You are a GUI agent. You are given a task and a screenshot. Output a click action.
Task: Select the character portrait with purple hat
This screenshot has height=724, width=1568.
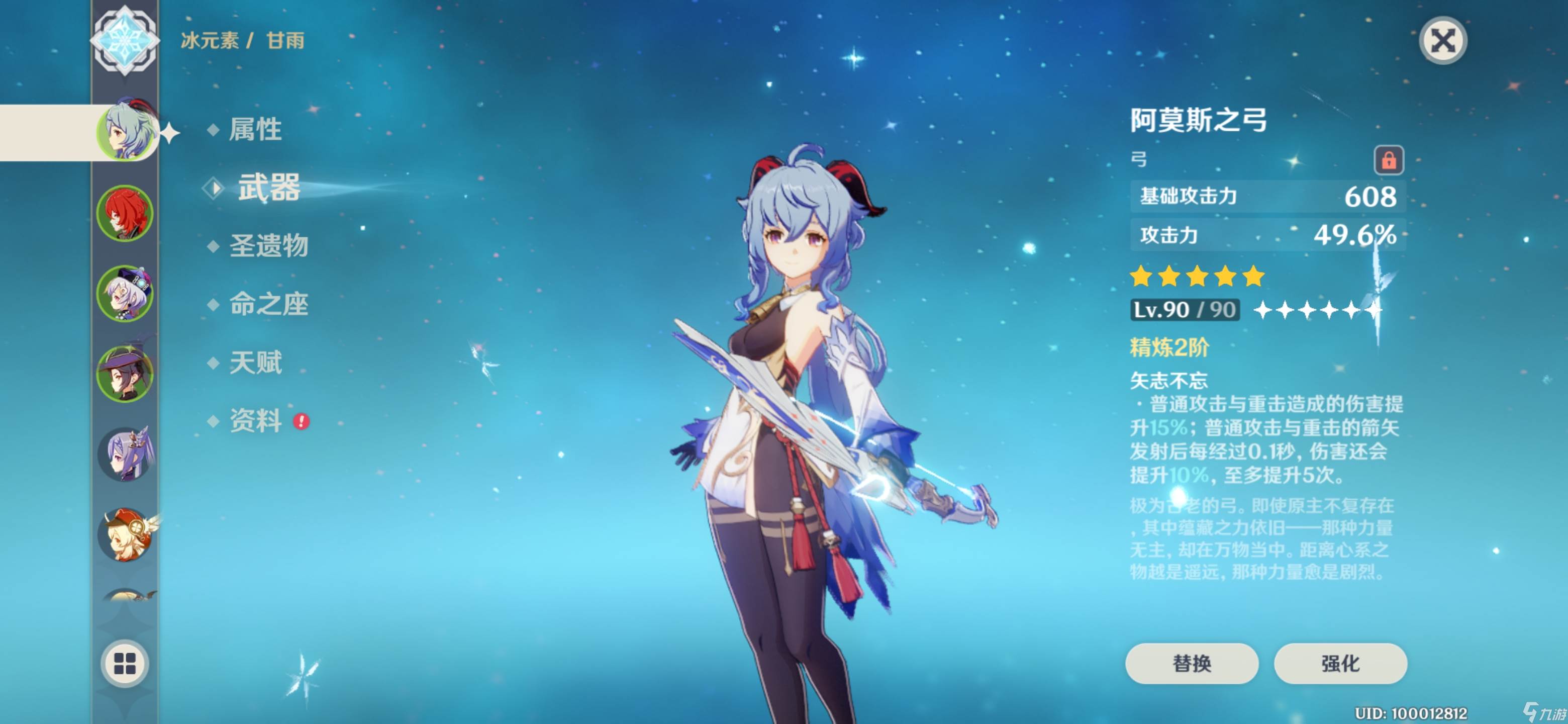pos(126,374)
